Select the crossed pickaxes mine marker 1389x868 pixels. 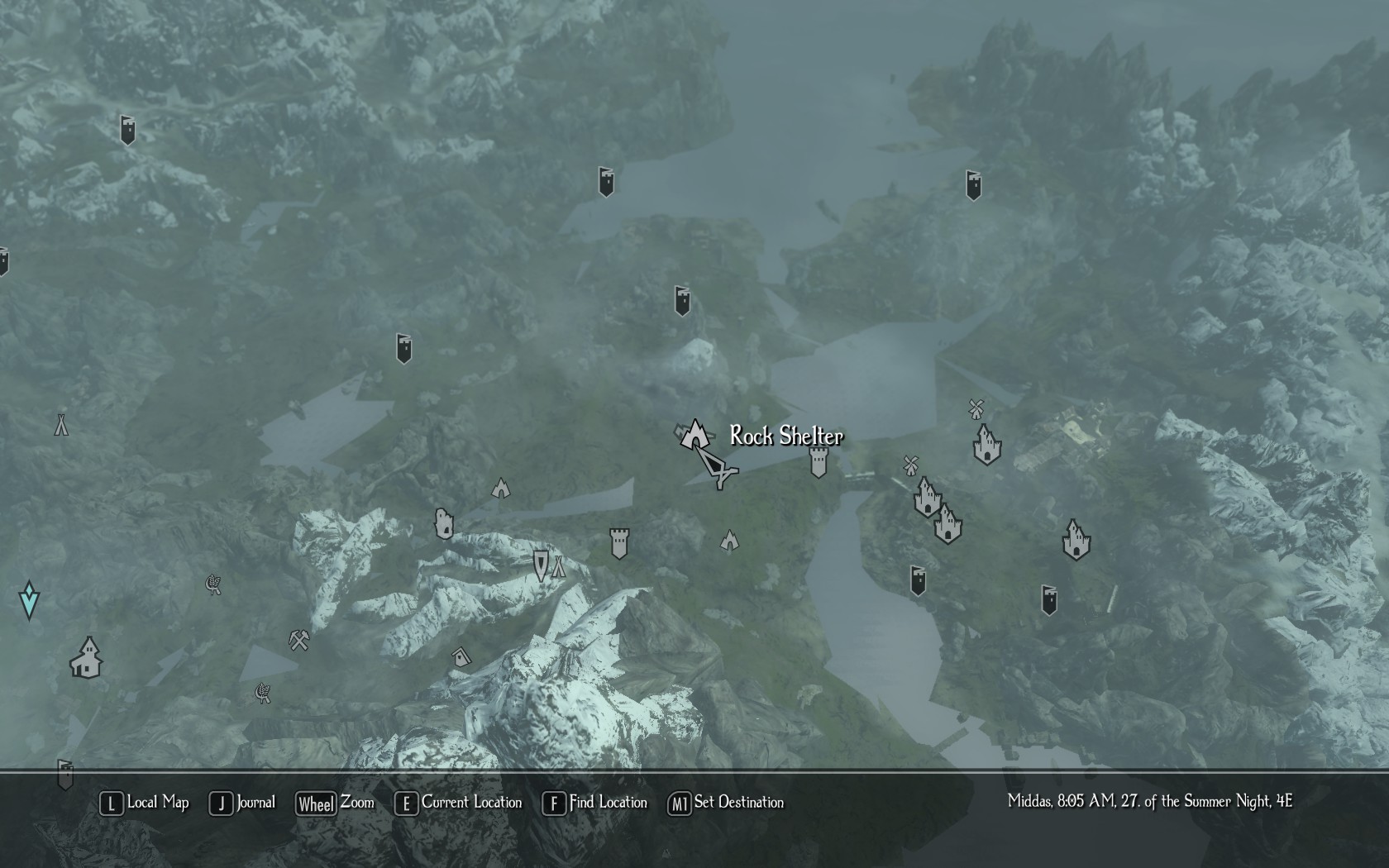coord(298,640)
